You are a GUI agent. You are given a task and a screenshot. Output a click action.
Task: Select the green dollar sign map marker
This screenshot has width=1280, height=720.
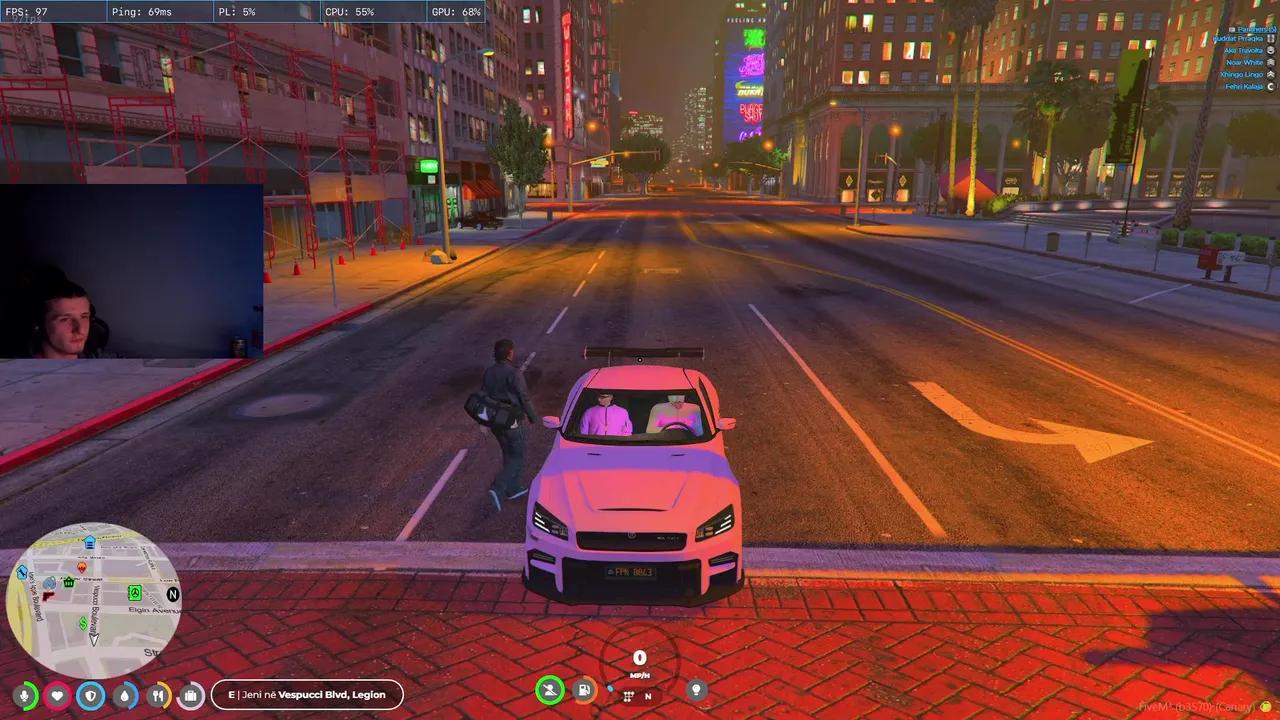tap(83, 623)
